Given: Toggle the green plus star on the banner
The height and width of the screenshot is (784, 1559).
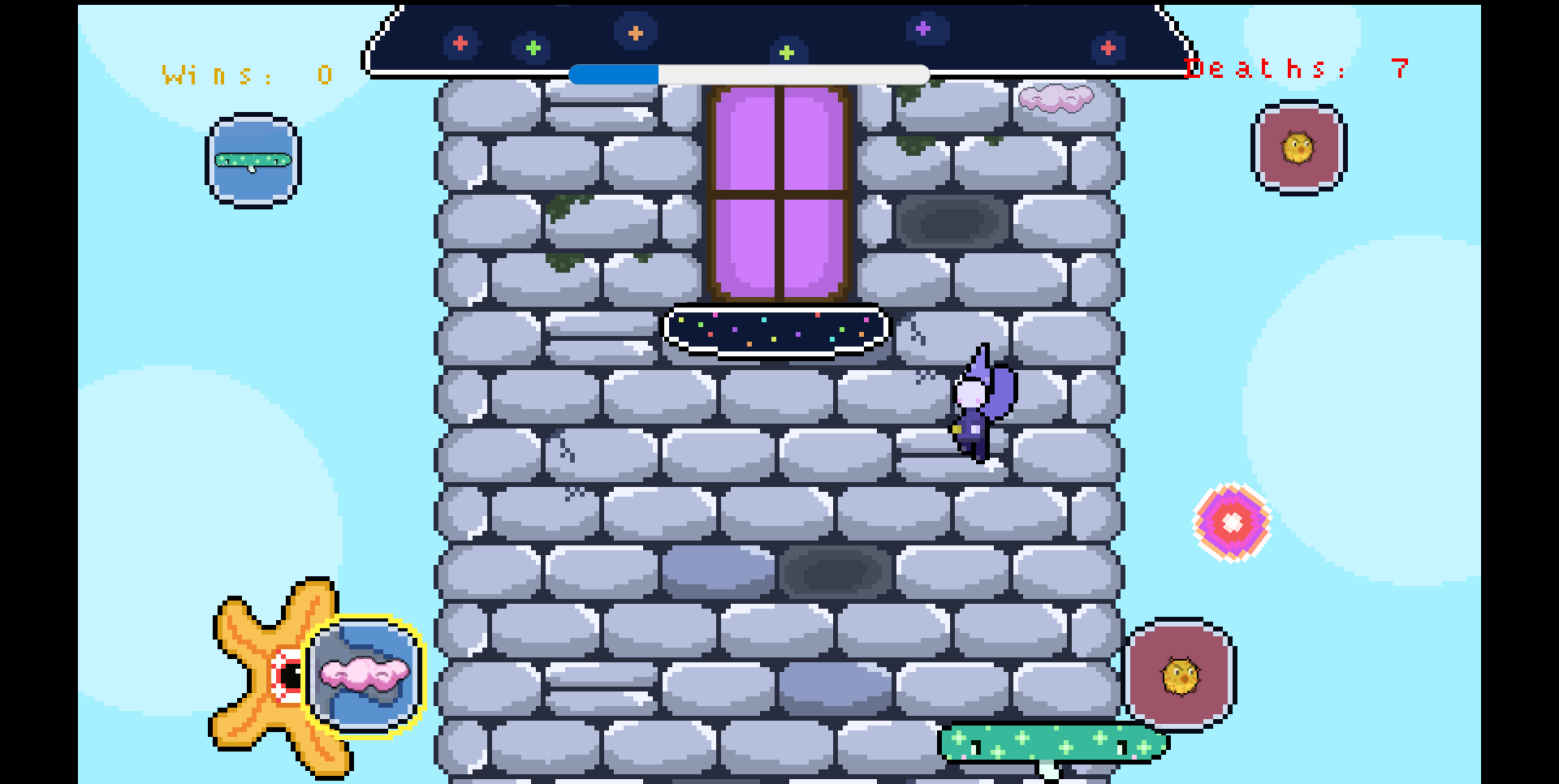Looking at the screenshot, I should pyautogui.click(x=532, y=47).
